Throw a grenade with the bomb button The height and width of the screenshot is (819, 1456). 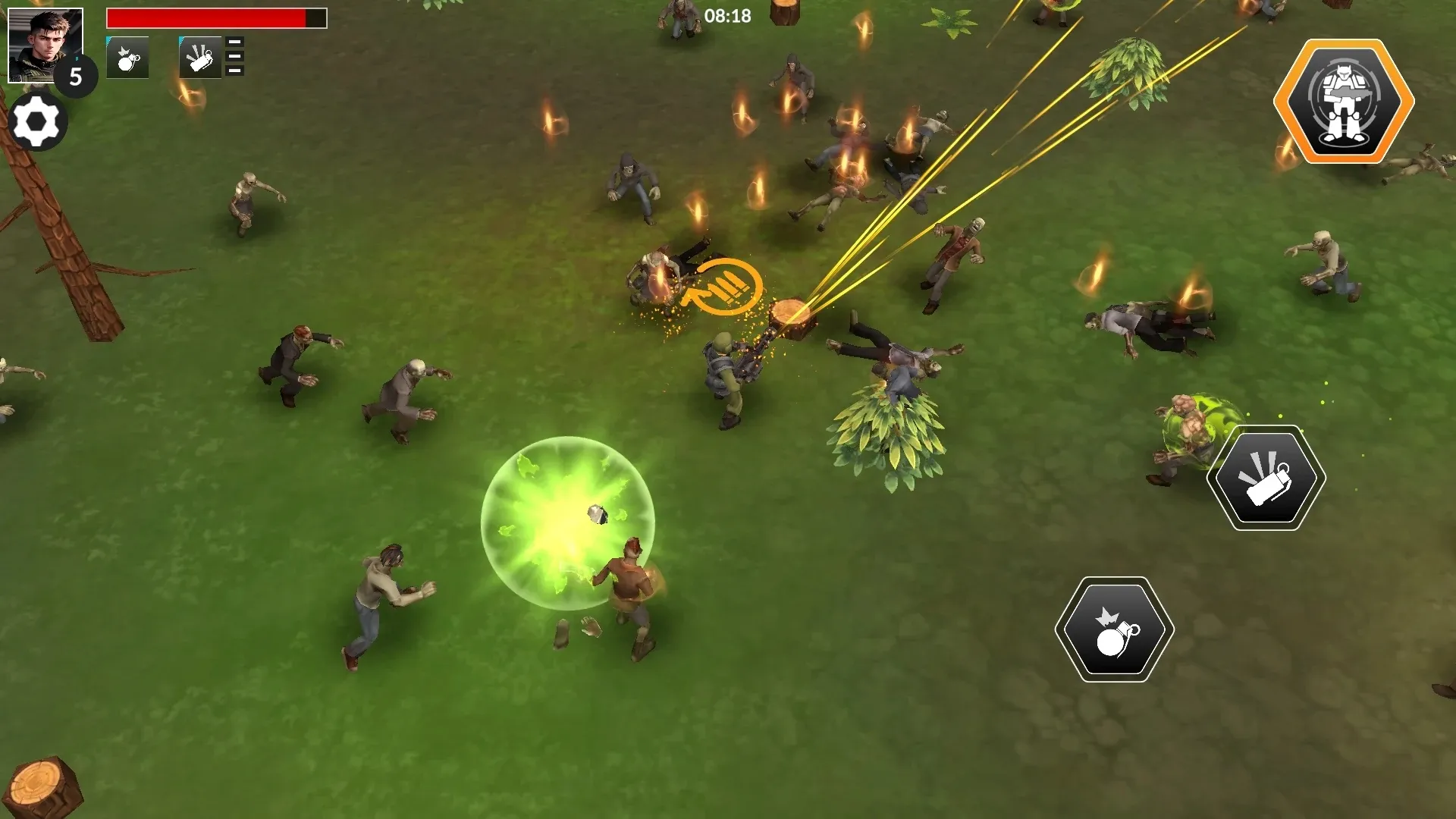point(1114,629)
